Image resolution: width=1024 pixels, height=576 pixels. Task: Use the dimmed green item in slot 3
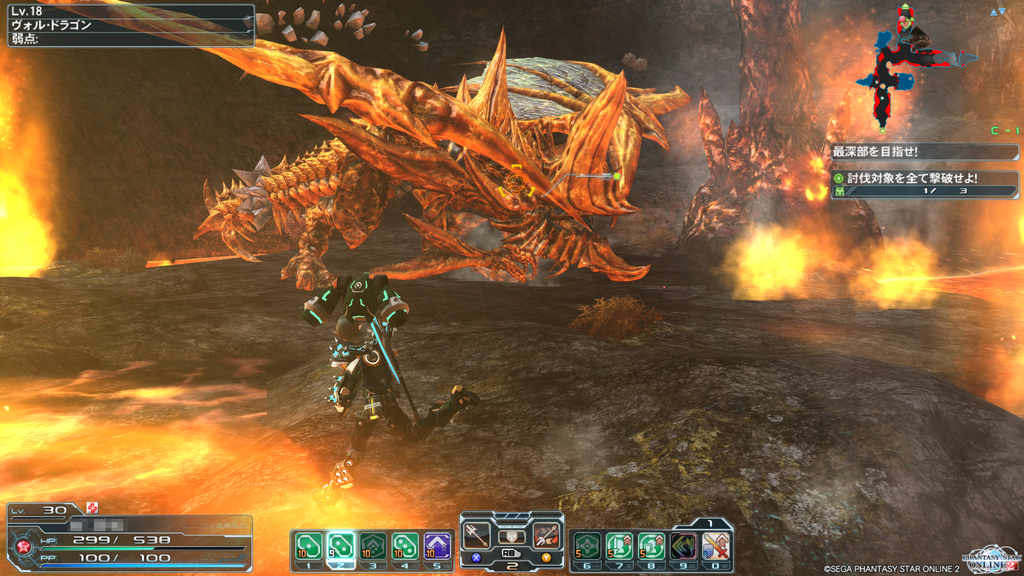click(372, 545)
